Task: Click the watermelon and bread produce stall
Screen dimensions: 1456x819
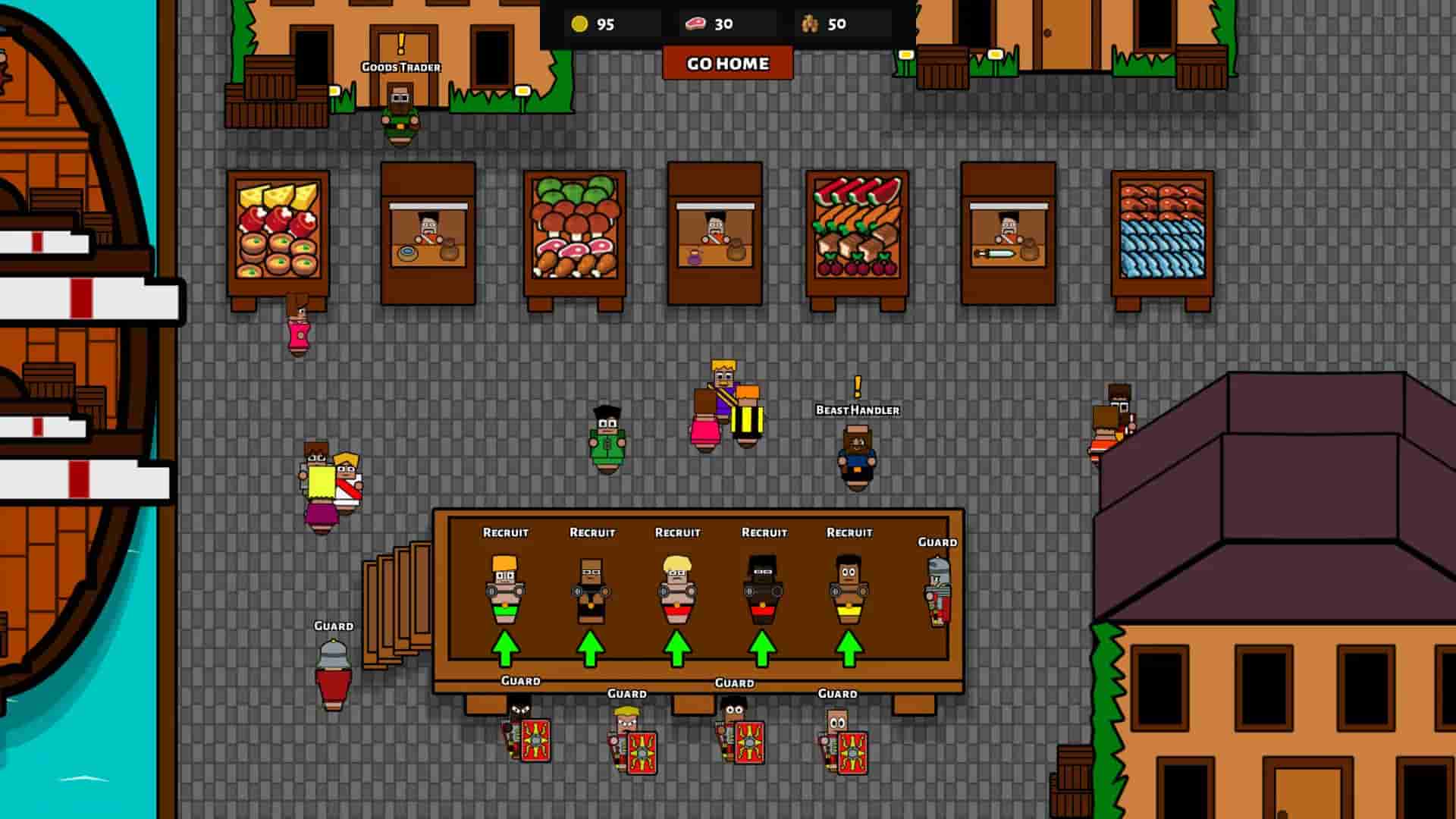Action: [857, 227]
